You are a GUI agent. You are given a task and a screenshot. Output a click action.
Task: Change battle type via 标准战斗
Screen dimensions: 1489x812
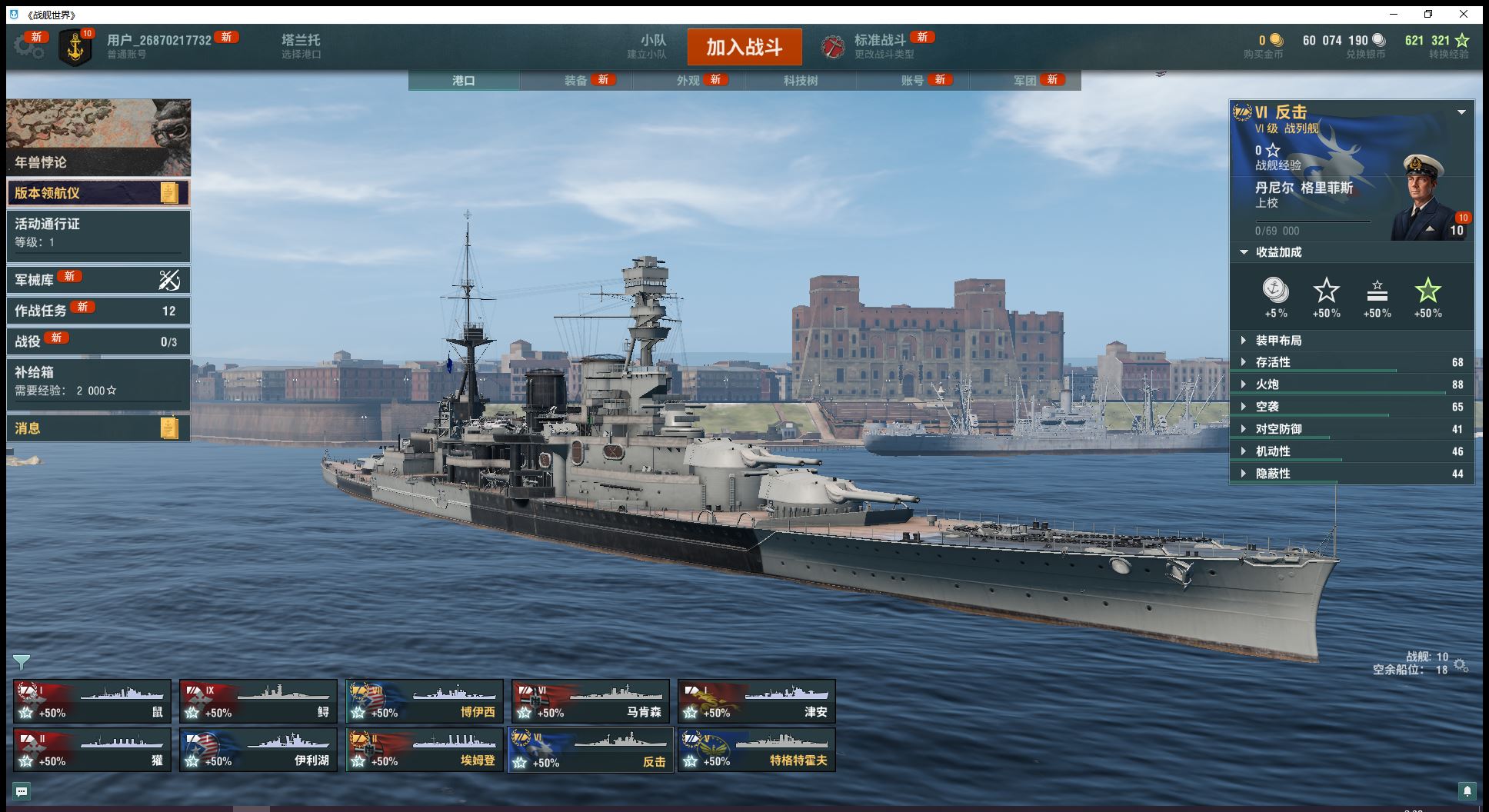tap(879, 46)
